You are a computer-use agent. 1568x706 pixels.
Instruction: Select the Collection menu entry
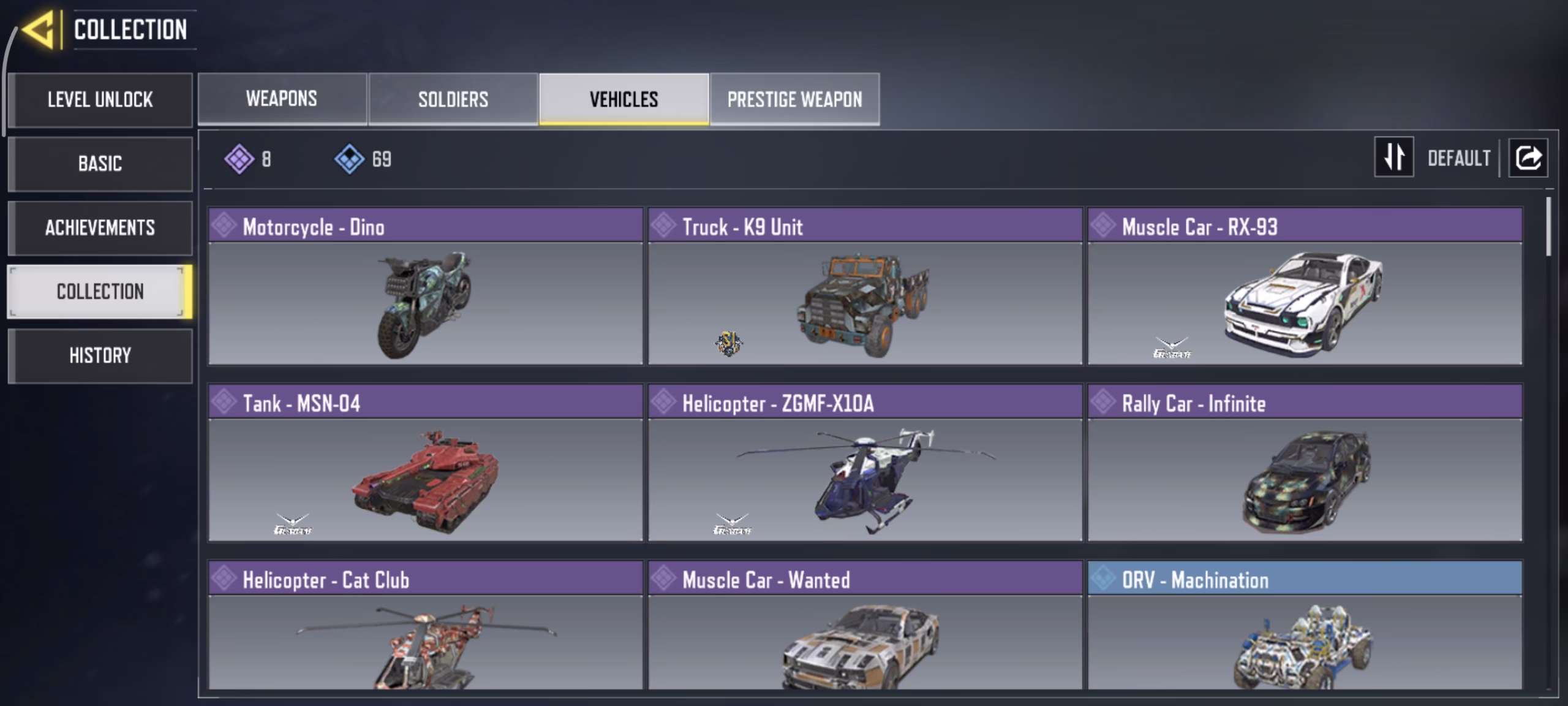pyautogui.click(x=100, y=292)
